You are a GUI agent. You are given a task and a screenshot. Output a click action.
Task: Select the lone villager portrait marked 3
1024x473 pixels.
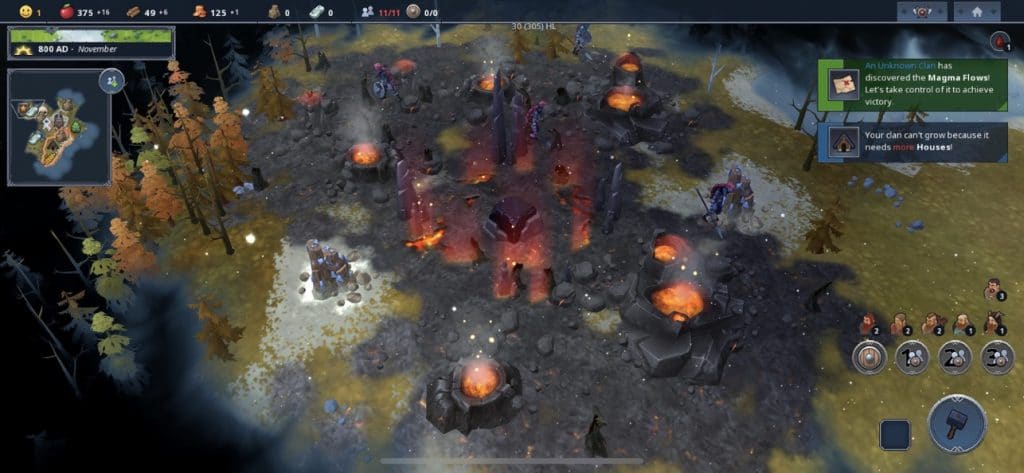992,290
